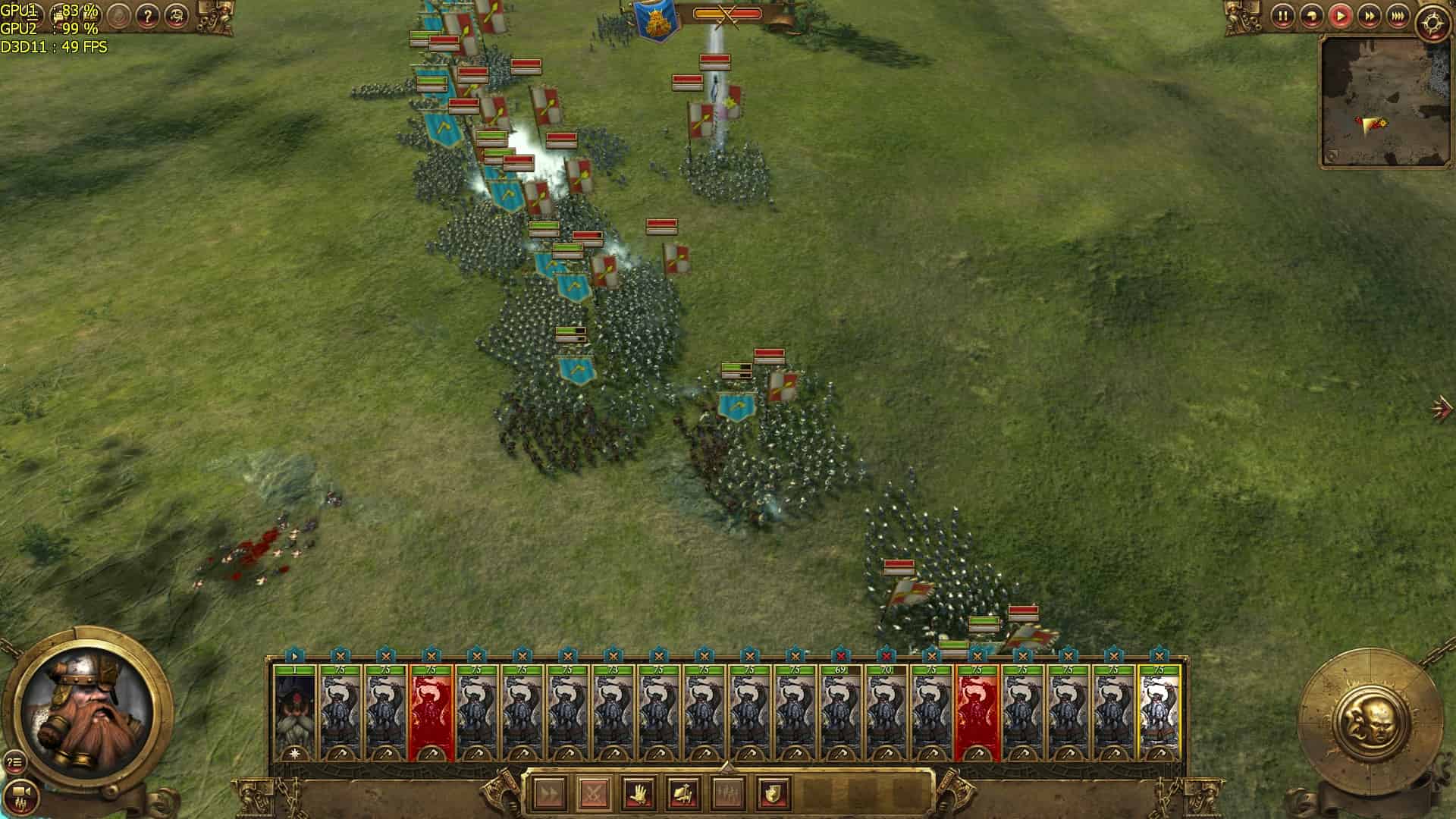This screenshot has height=819, width=1456.
Task: Toggle the run double-arrow order button
Action: 548,794
